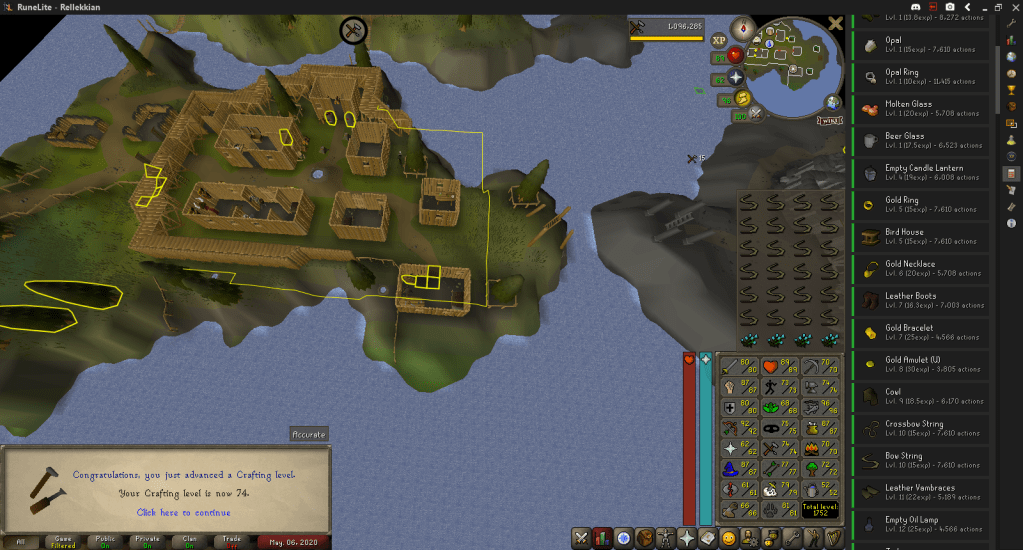Viewport: 1023px width, 550px height.
Task: Click here to continue the level-up dialogue
Action: [x=183, y=512]
